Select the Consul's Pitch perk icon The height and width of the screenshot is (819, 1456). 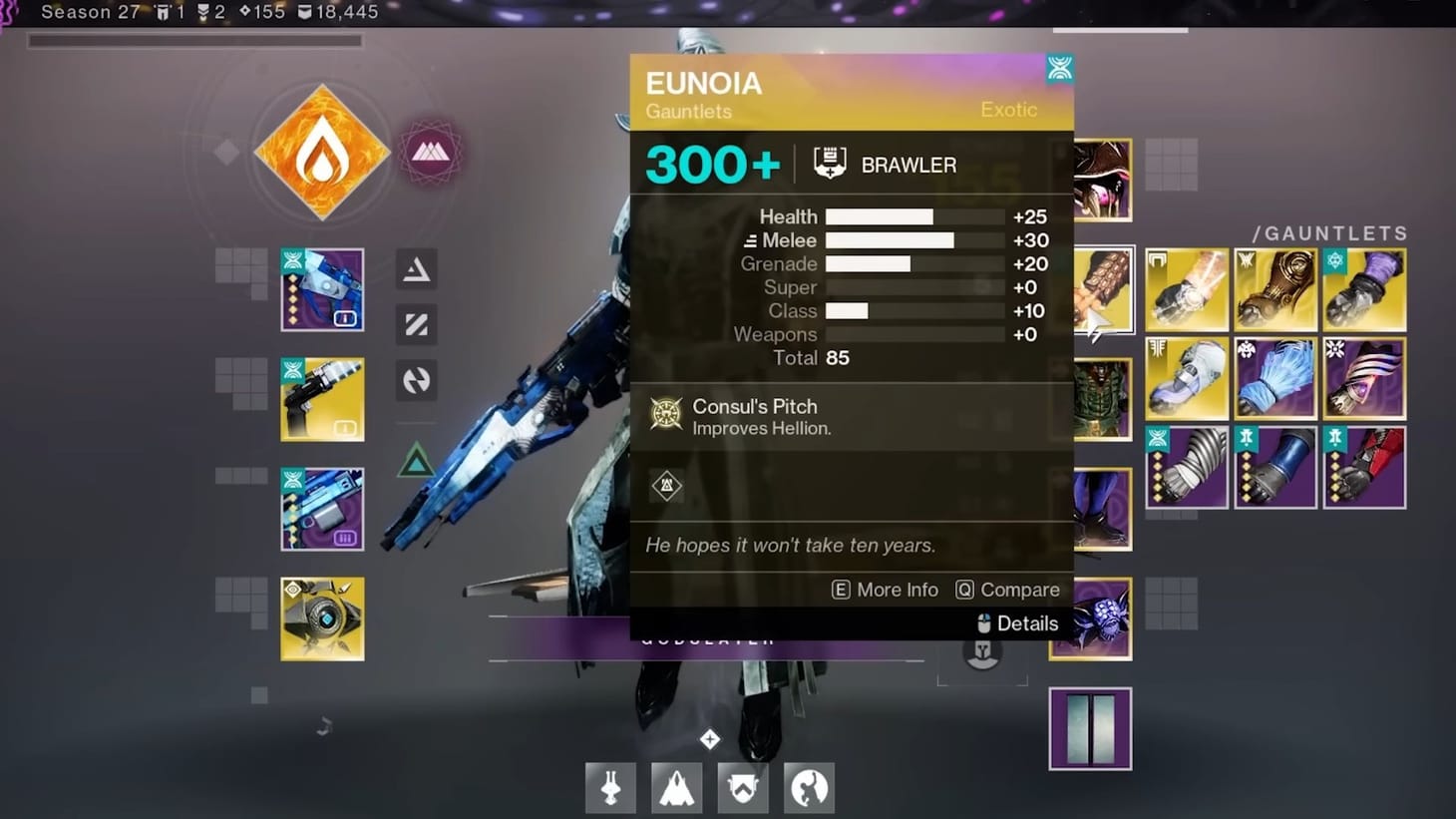click(666, 412)
